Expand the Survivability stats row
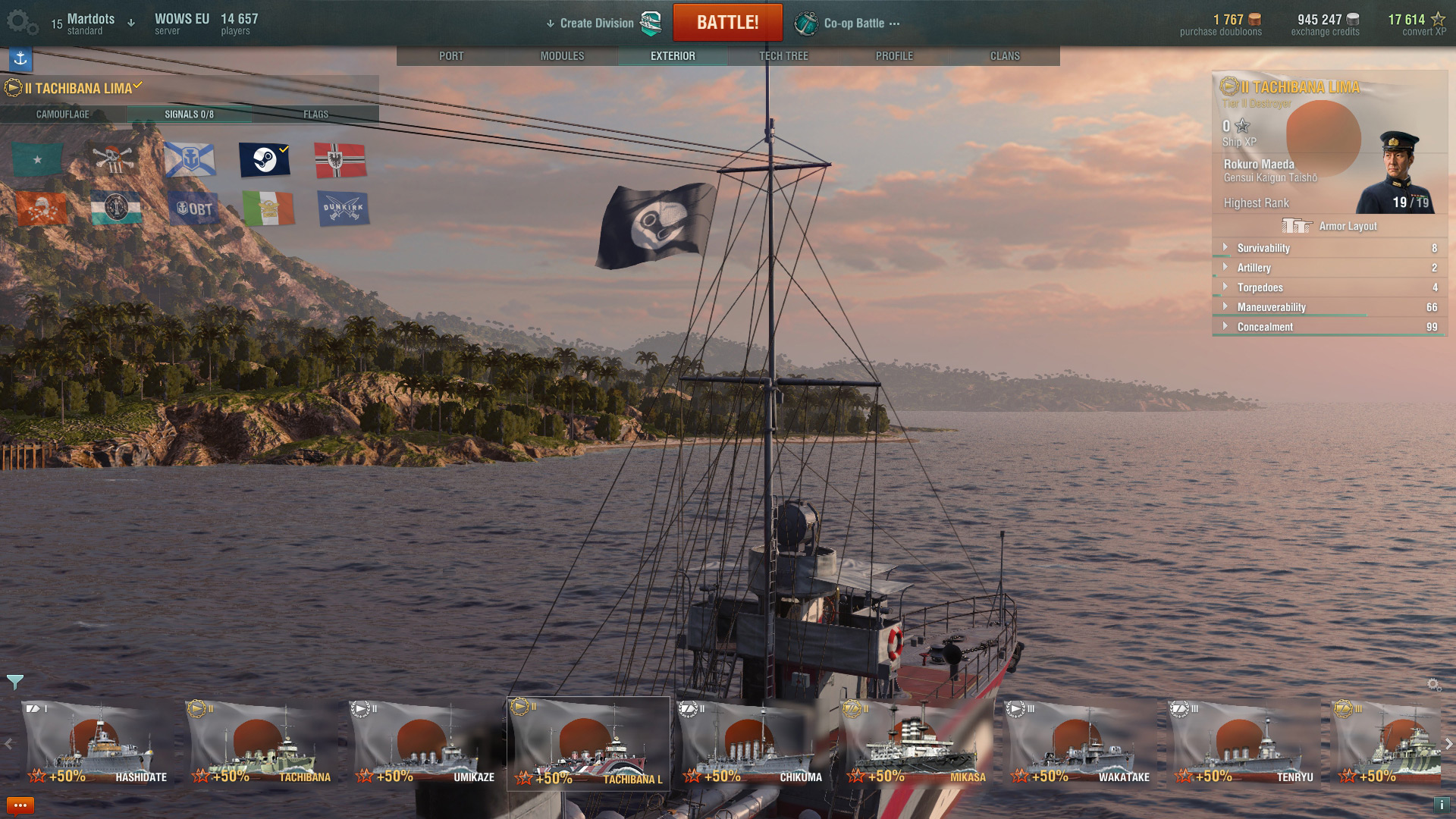1456x819 pixels. 1263,248
